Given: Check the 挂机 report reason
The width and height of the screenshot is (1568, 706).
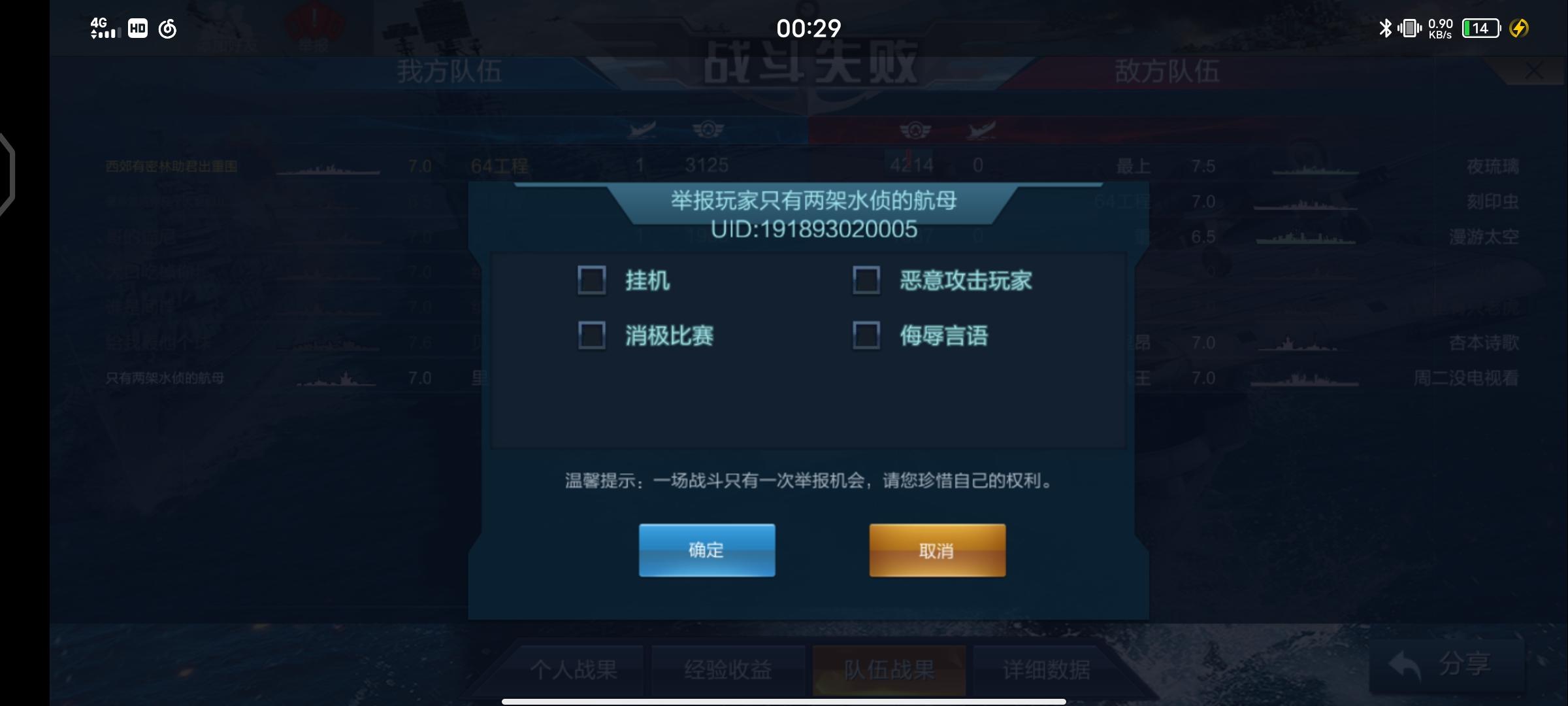Looking at the screenshot, I should (591, 280).
